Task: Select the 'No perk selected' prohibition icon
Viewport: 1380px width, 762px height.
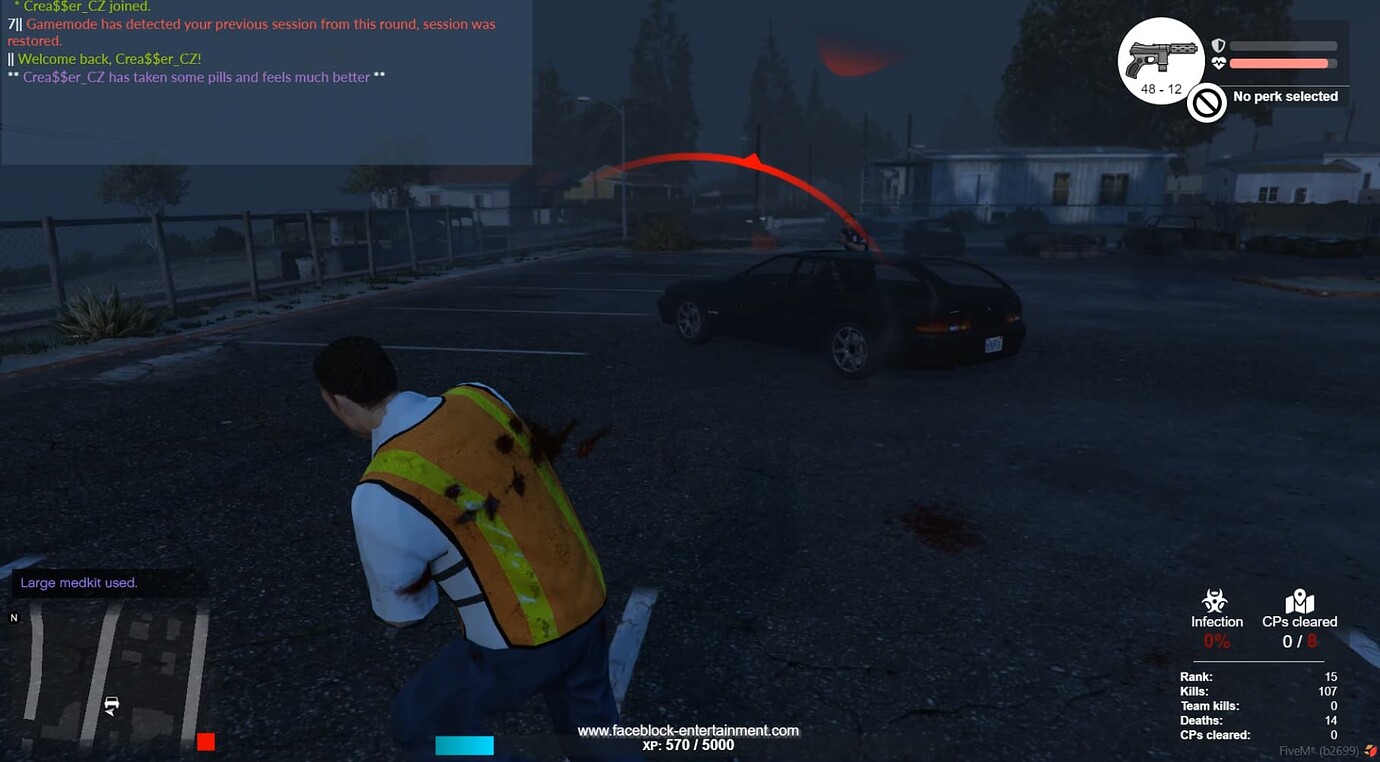Action: [1207, 103]
